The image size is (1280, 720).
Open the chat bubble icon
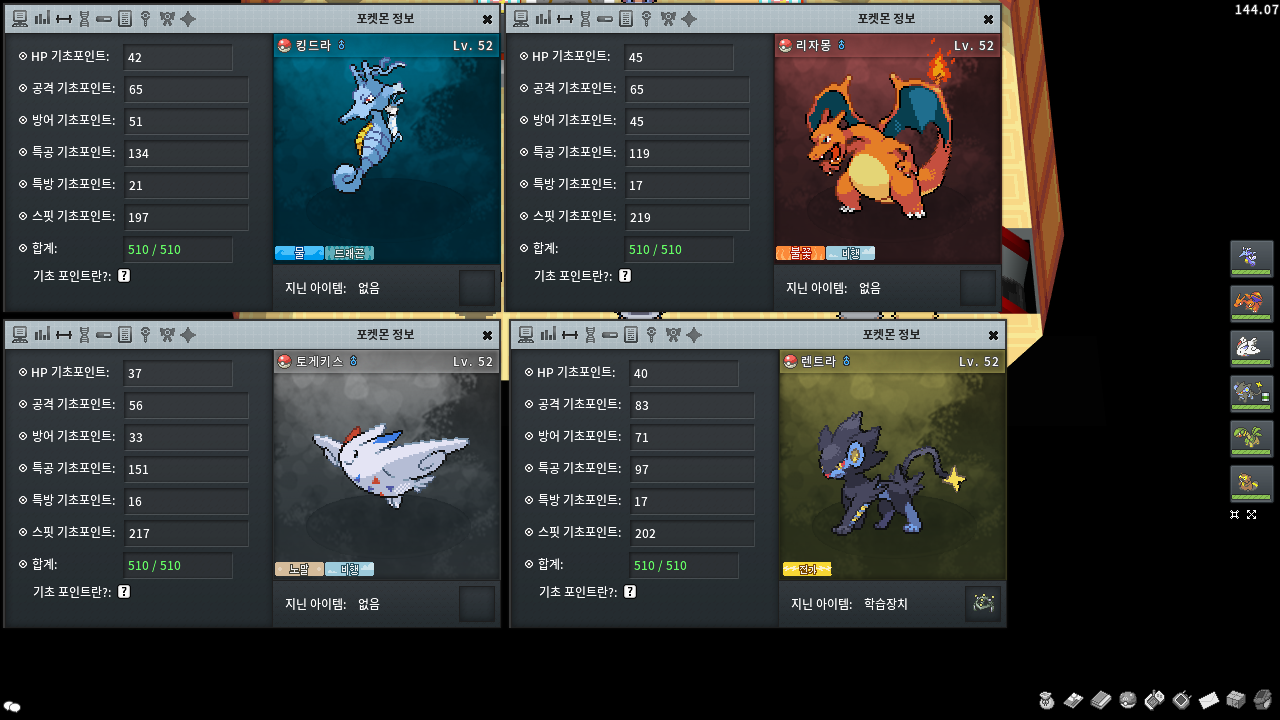(12, 707)
